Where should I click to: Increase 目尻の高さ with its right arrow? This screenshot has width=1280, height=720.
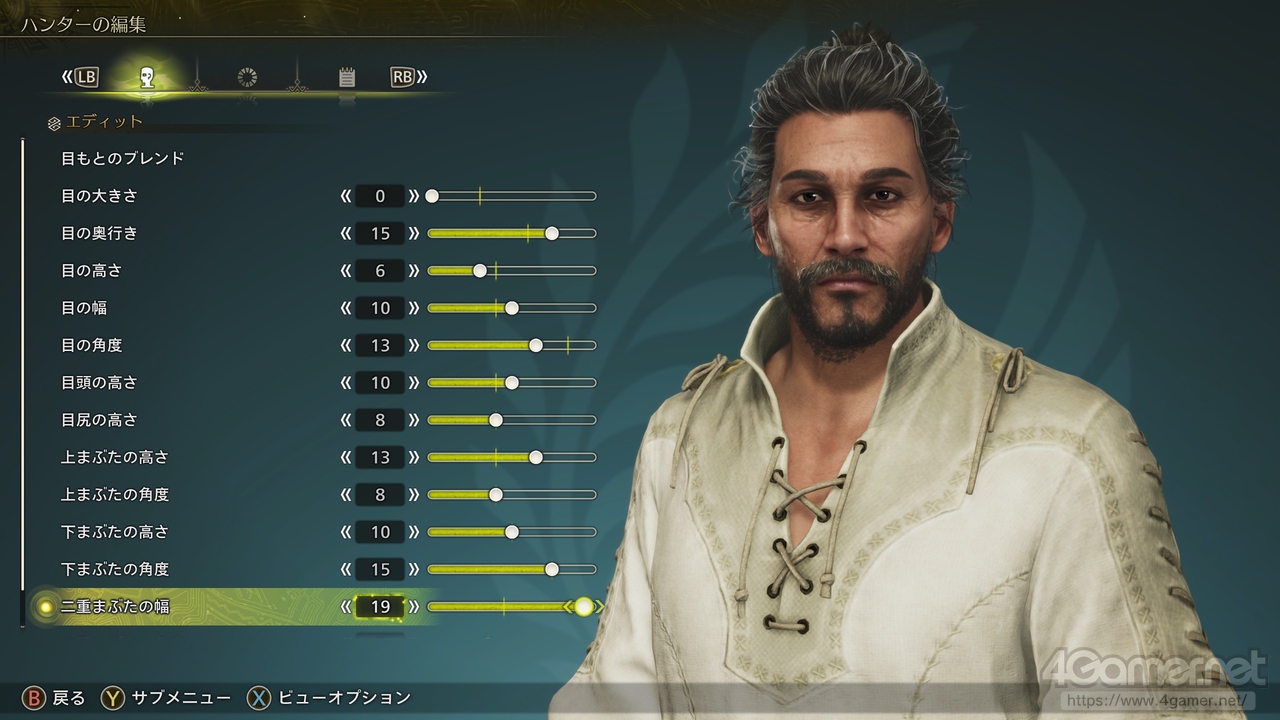pos(414,420)
